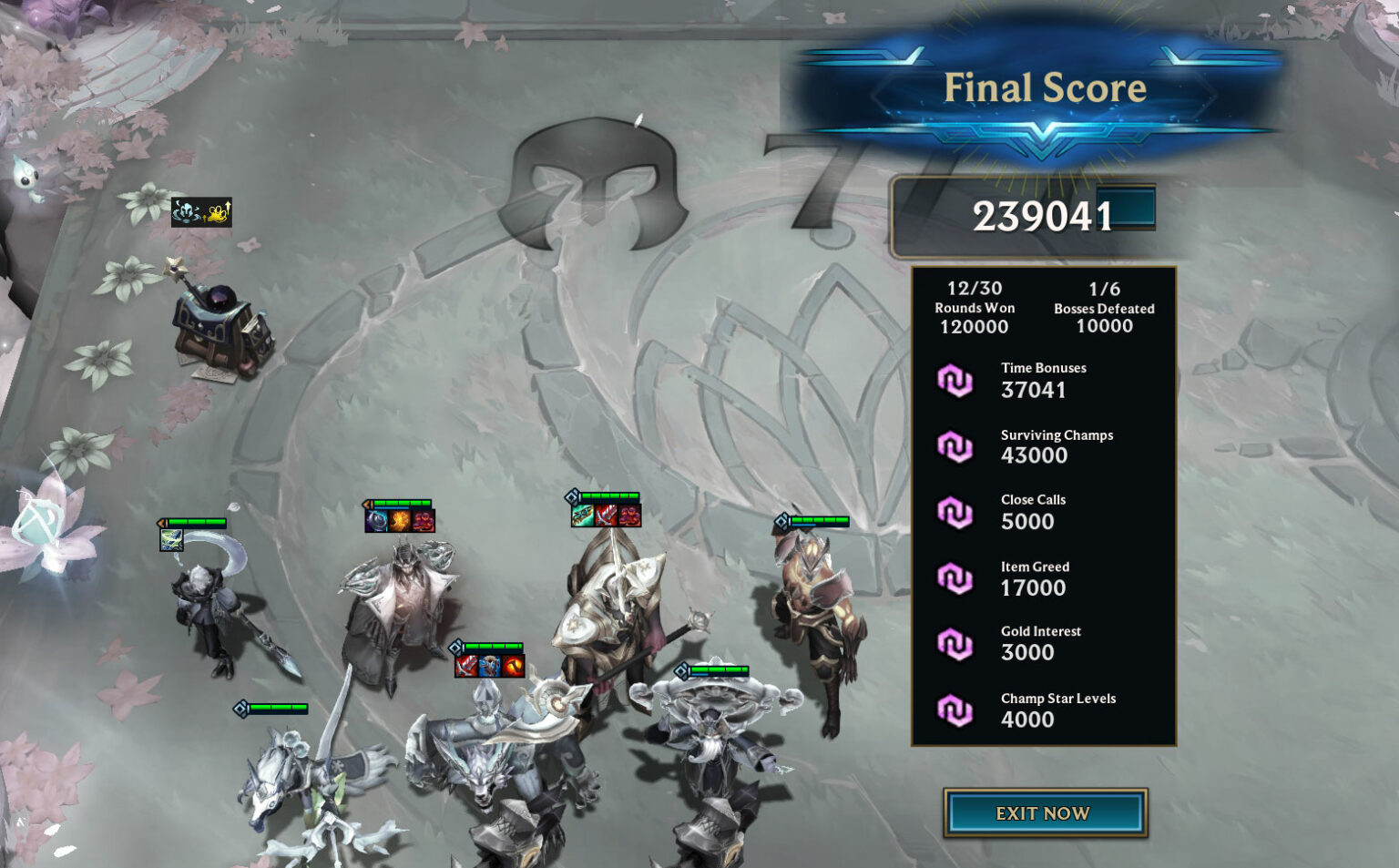Click the Champ Star Levels hex icon

pos(957,710)
